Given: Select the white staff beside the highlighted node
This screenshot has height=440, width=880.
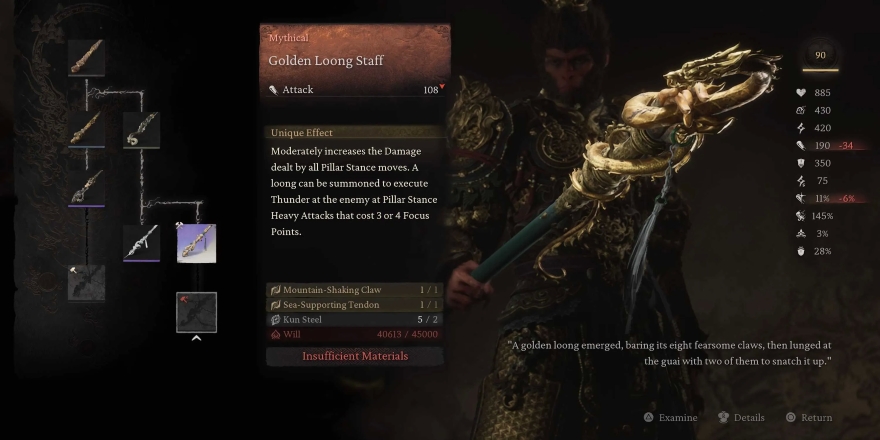Looking at the screenshot, I should click(x=141, y=243).
